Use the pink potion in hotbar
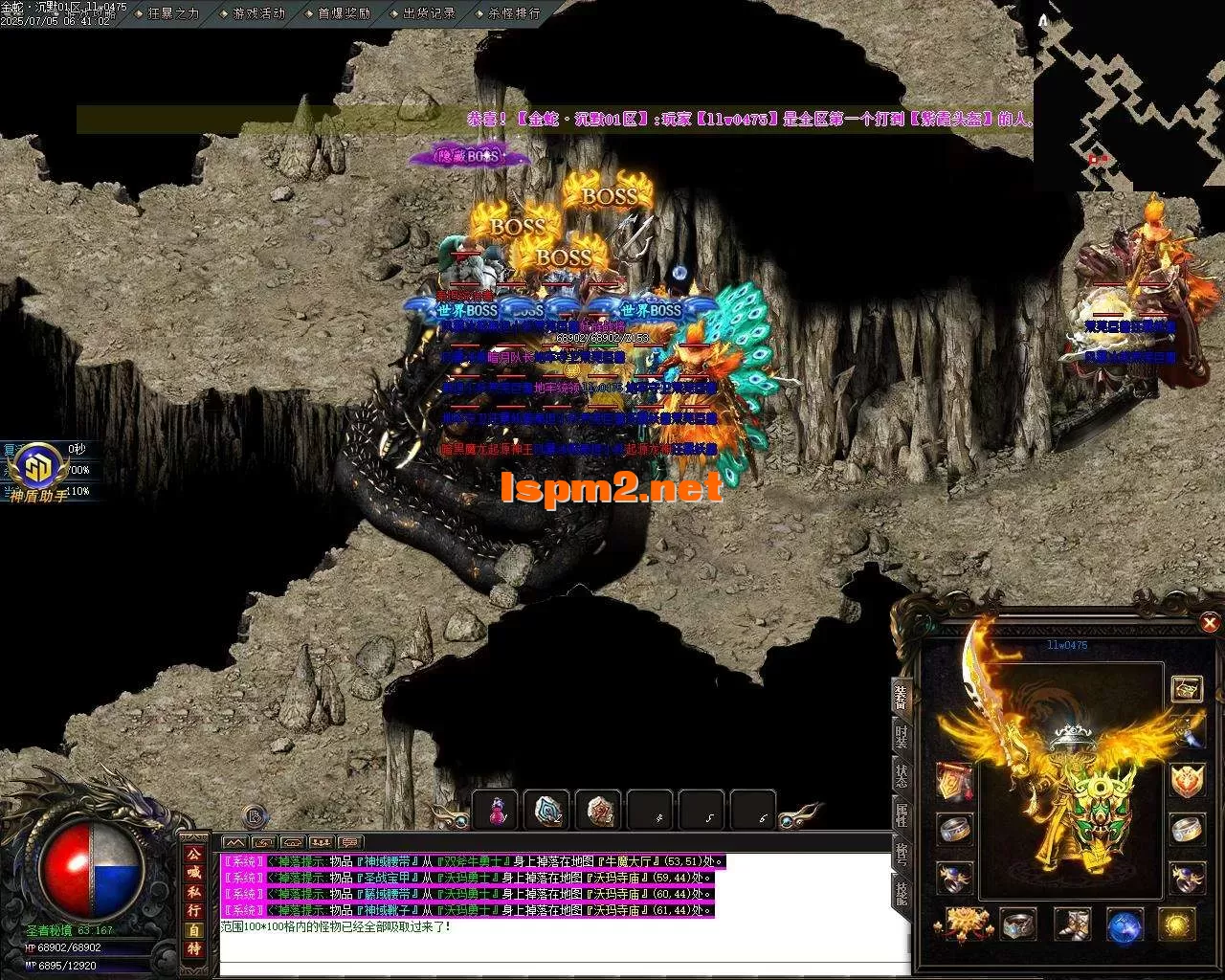 point(496,811)
